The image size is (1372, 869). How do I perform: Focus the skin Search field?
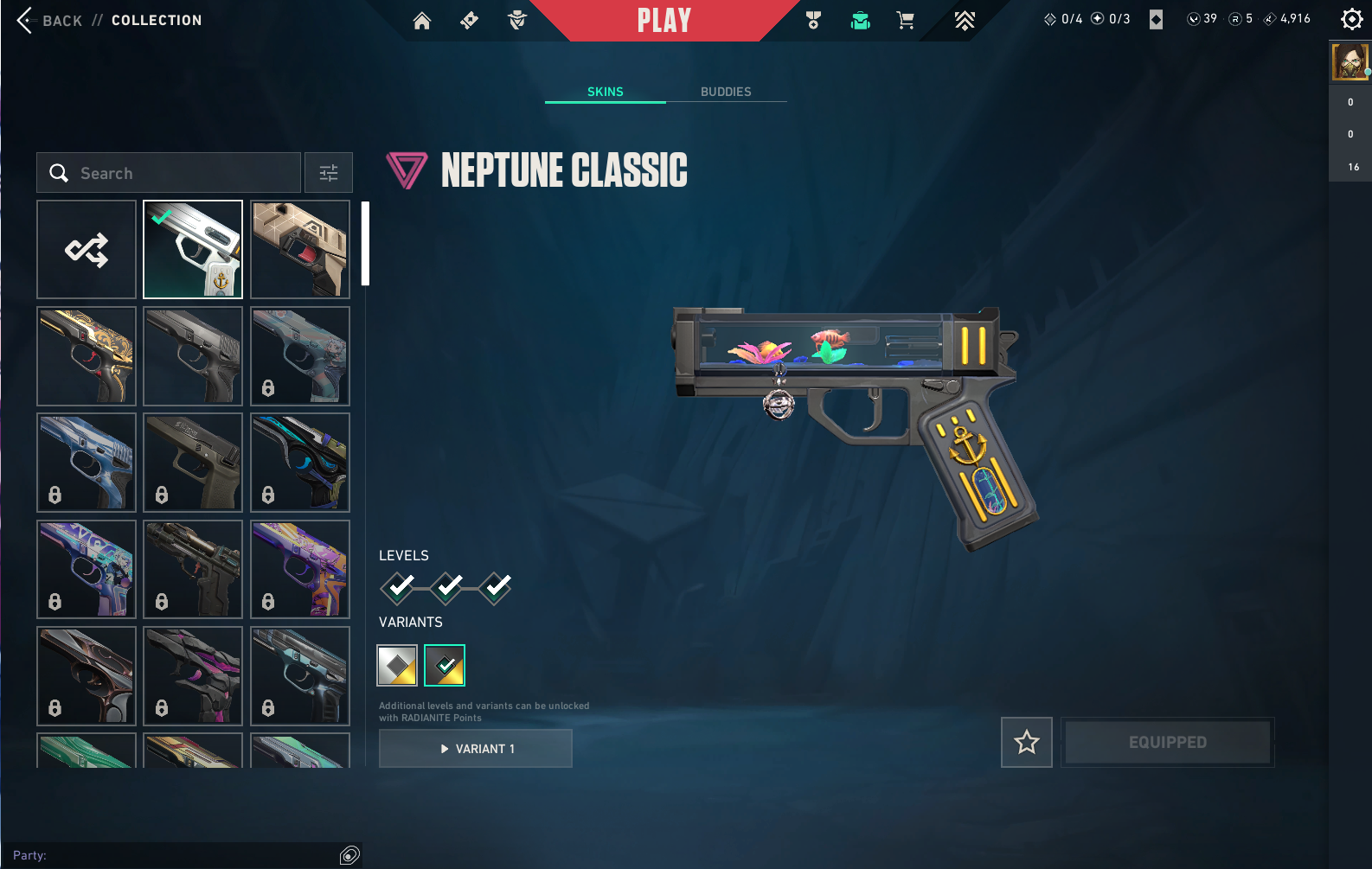pos(169,173)
